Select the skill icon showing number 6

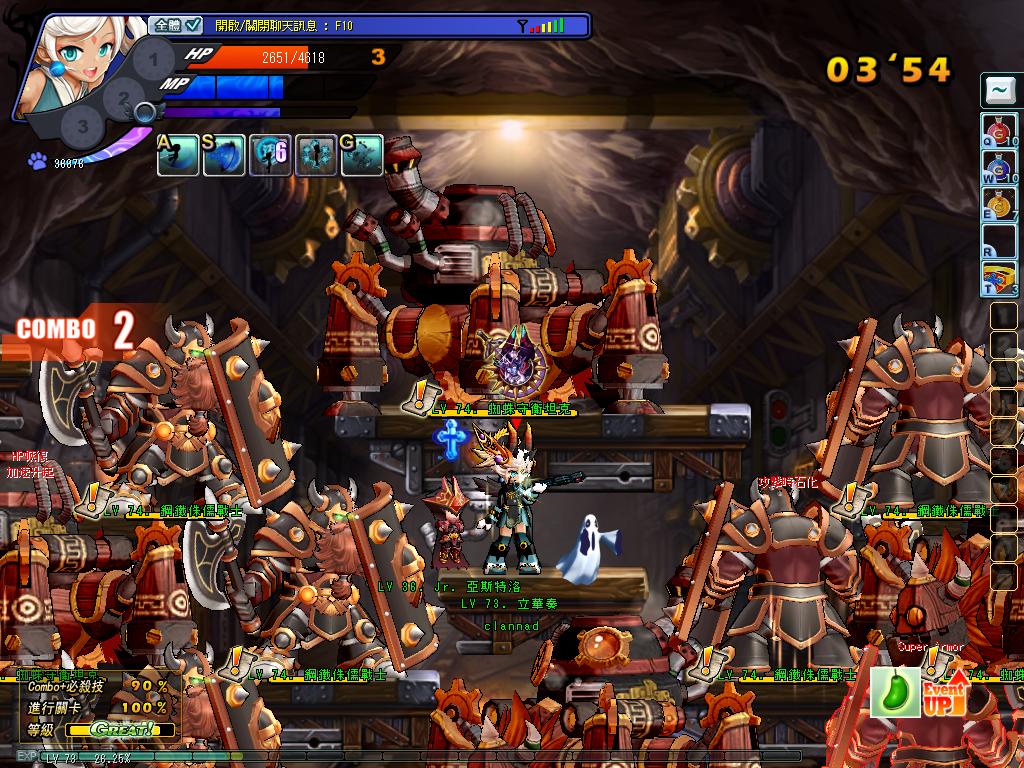[x=270, y=155]
